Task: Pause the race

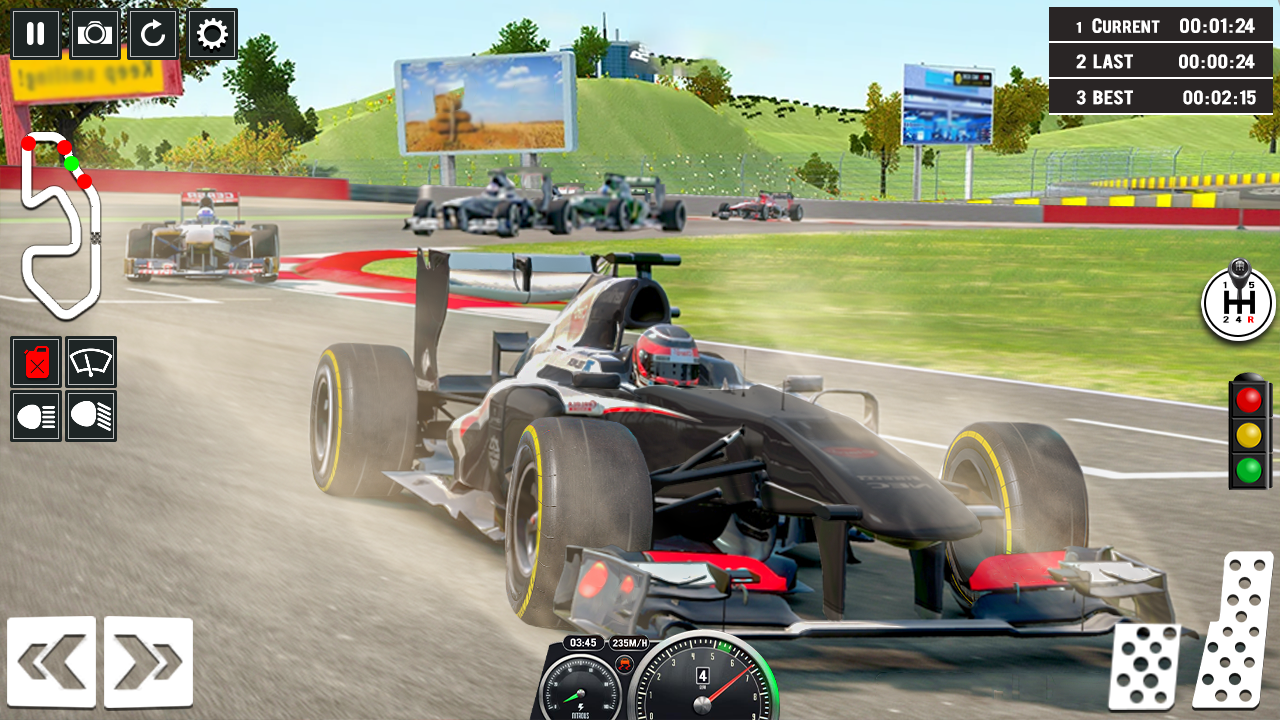Action: 35,33
